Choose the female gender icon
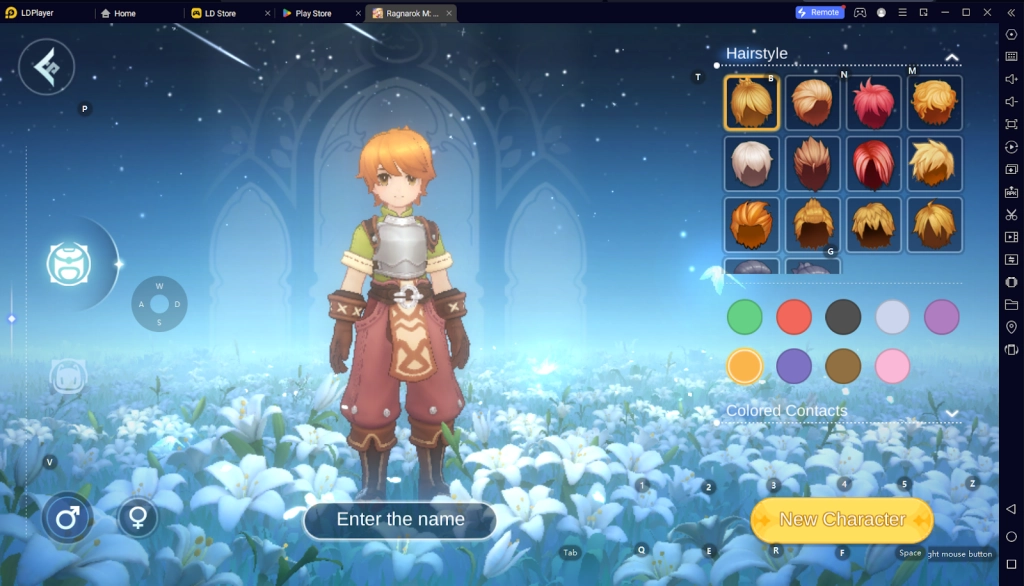The height and width of the screenshot is (586, 1024). (138, 517)
